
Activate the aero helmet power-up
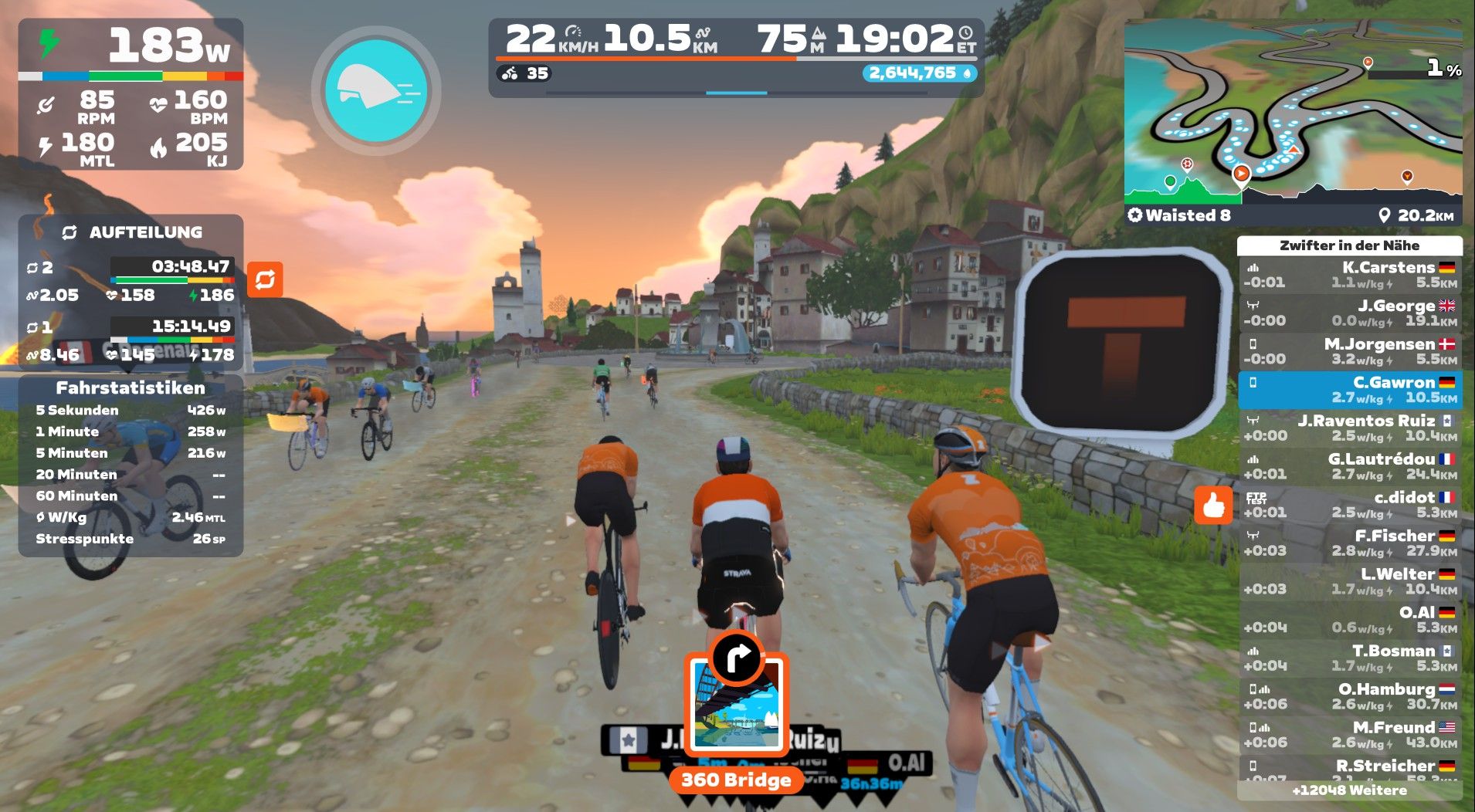click(x=376, y=91)
